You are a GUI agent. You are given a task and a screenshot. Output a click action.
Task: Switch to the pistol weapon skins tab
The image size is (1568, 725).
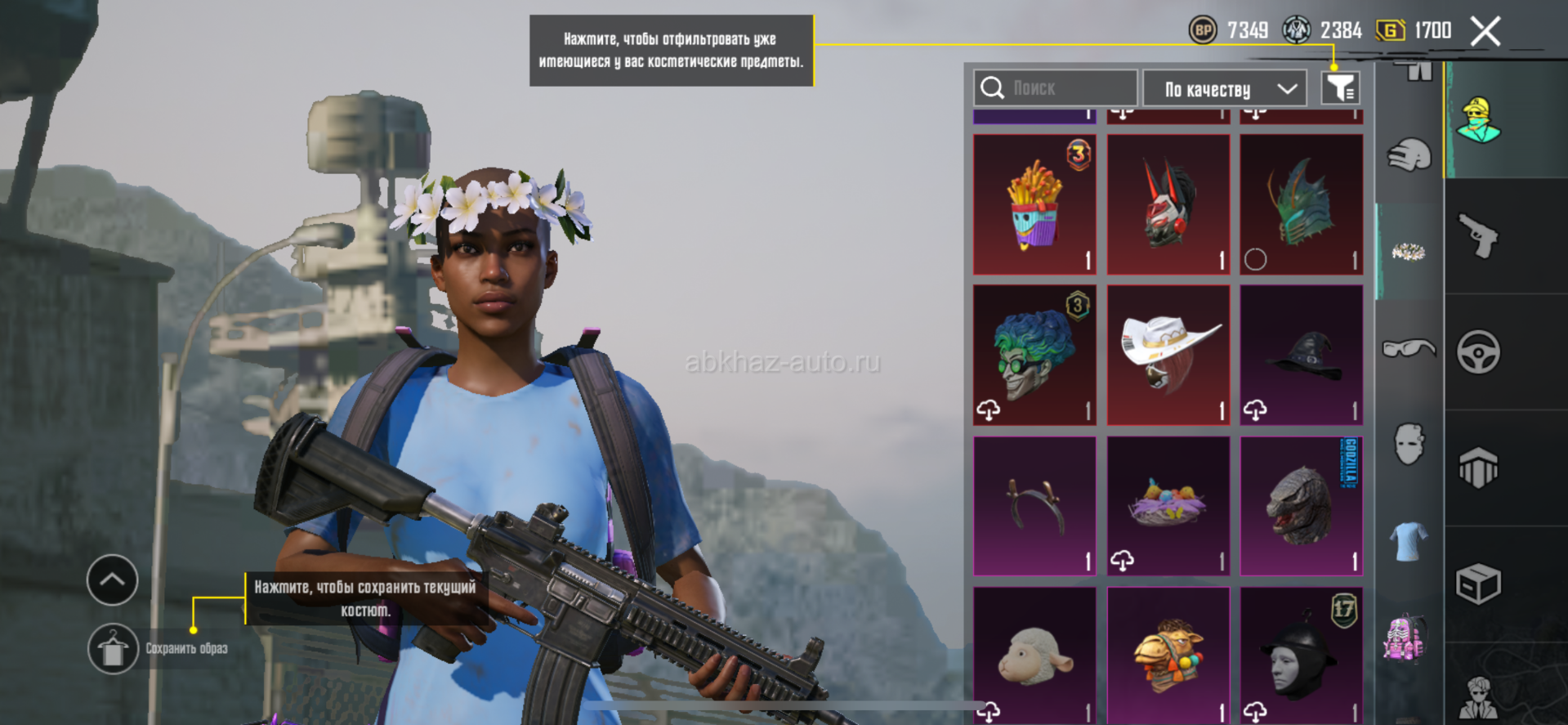tap(1479, 236)
